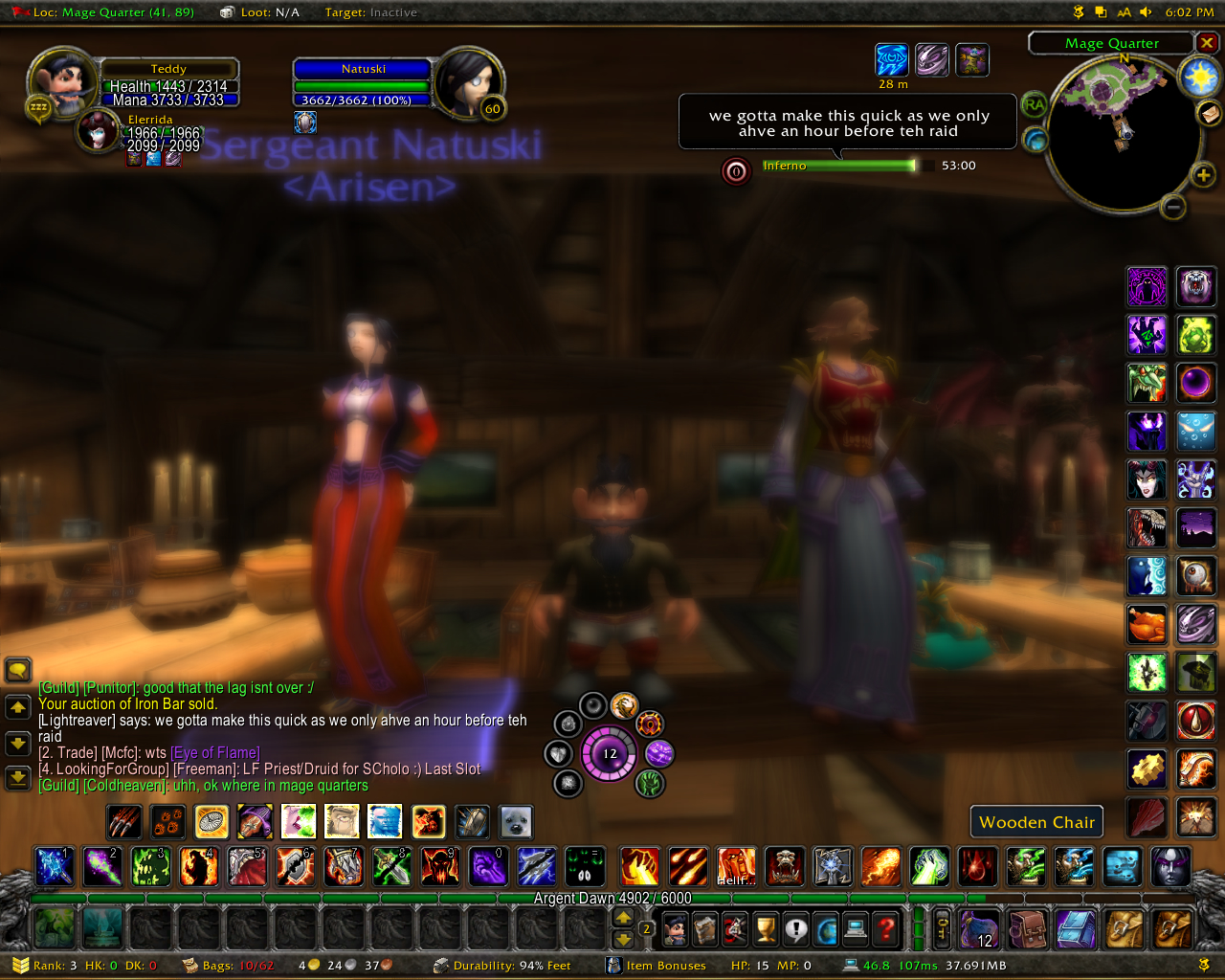
Task: Click the sun day/night indicator on the minimap
Action: point(1199,77)
